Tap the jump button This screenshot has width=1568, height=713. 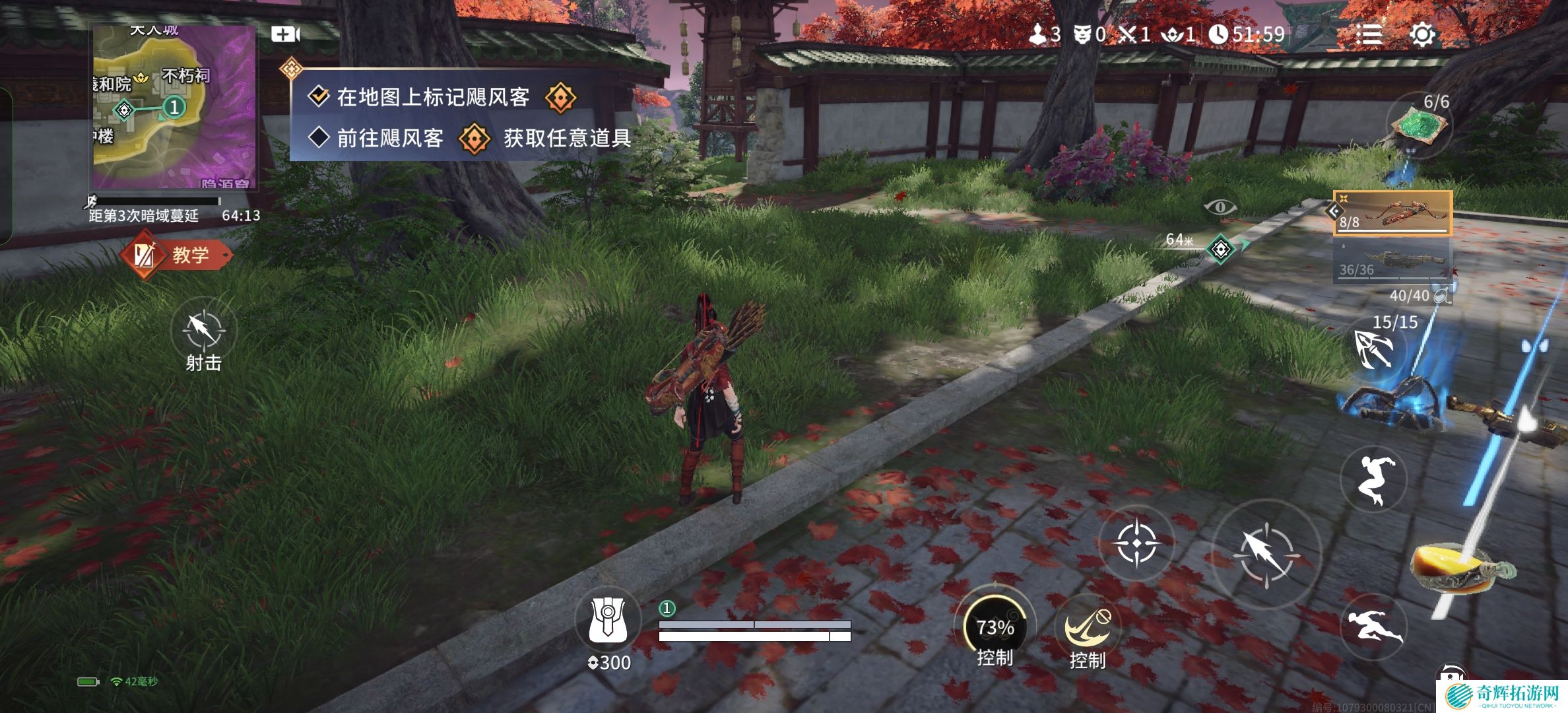[1373, 479]
